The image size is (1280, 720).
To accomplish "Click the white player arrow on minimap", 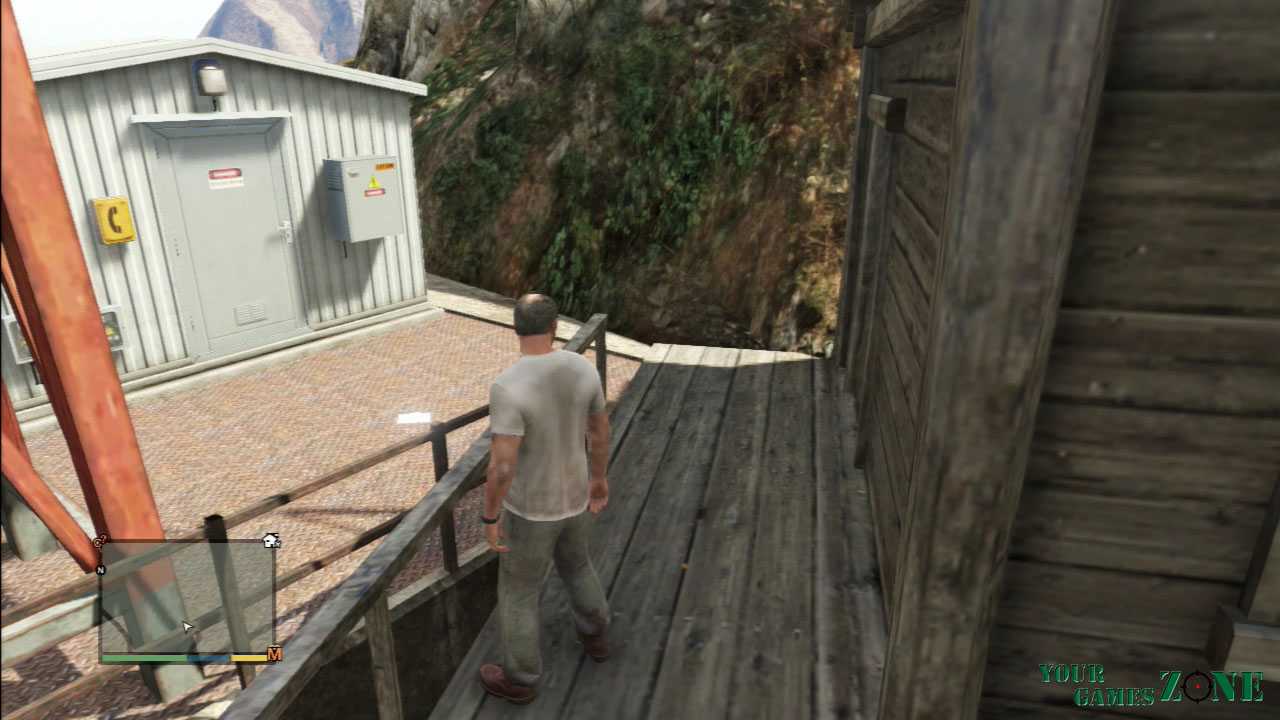I will [187, 627].
